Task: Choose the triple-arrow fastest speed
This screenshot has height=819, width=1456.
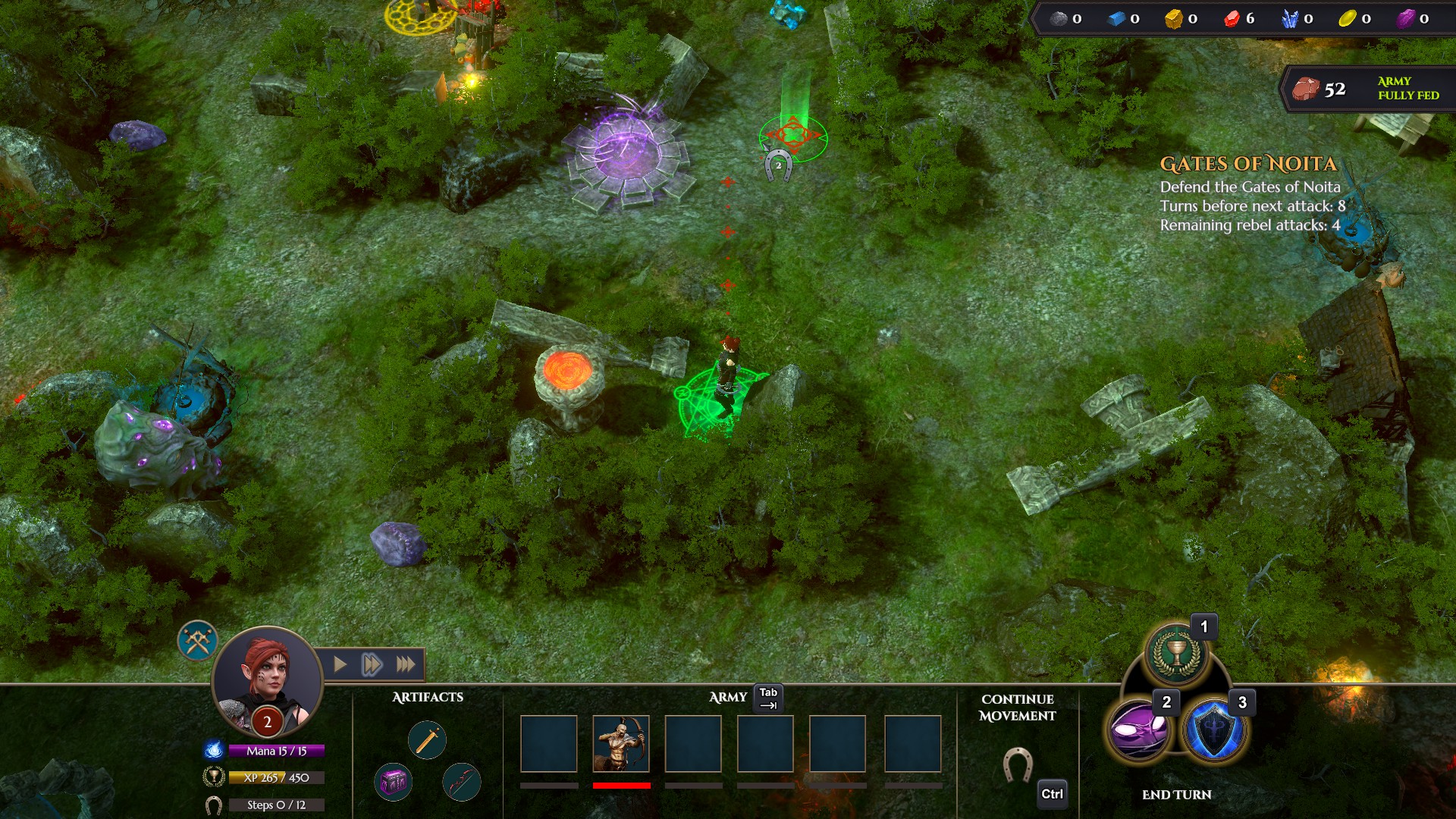Action: pos(406,665)
